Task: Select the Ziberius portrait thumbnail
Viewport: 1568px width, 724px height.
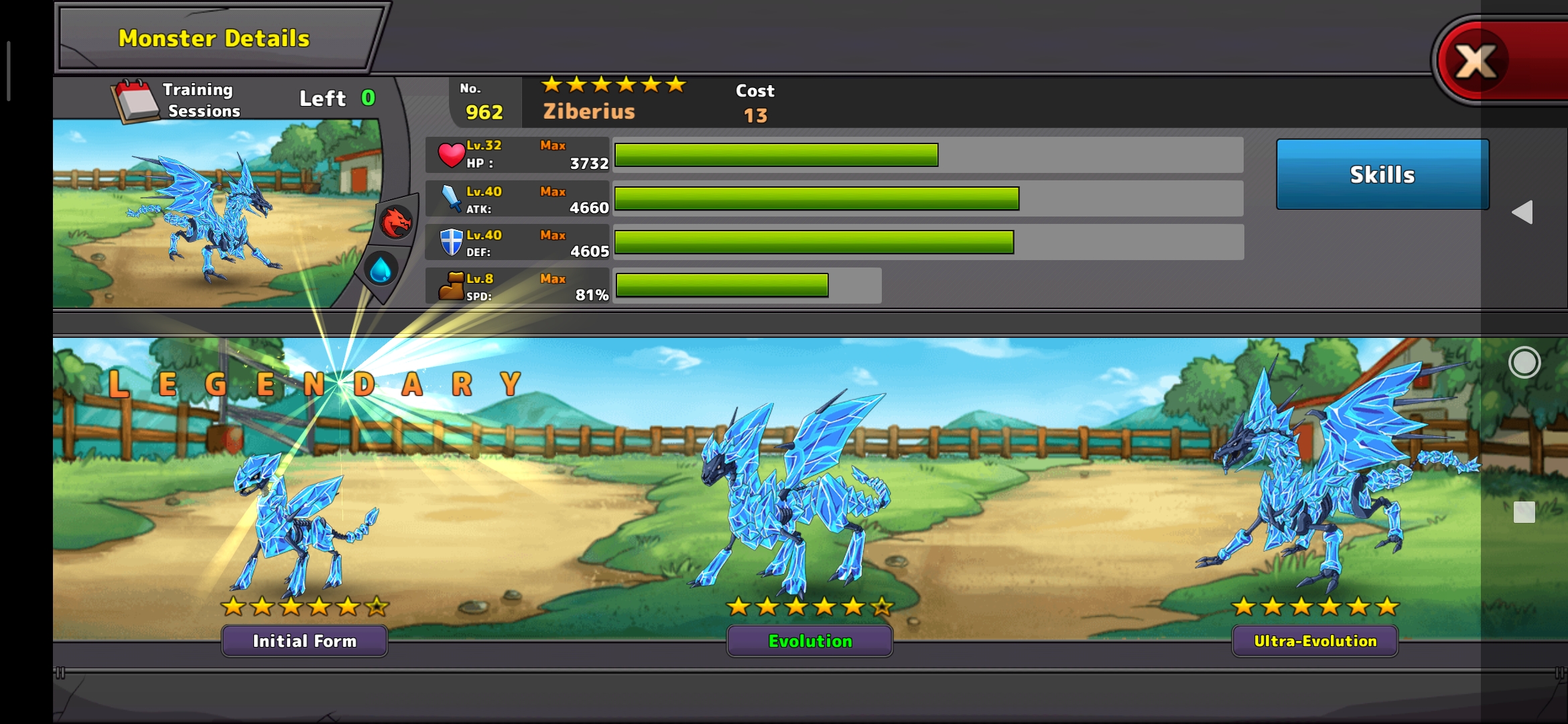Action: tap(208, 215)
